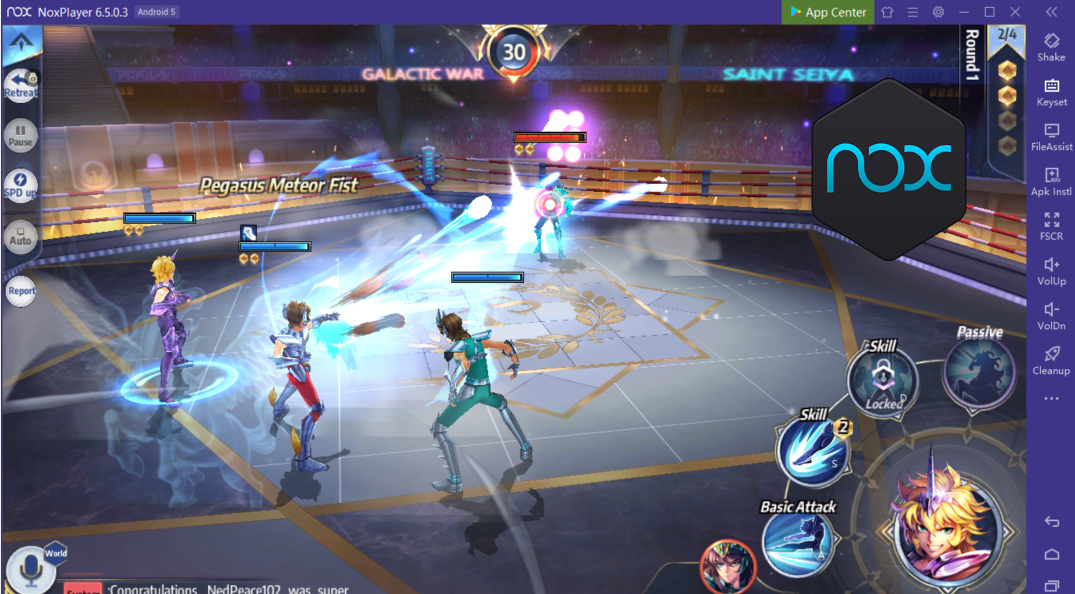Tap the Locked skill icon

pyautogui.click(x=883, y=382)
